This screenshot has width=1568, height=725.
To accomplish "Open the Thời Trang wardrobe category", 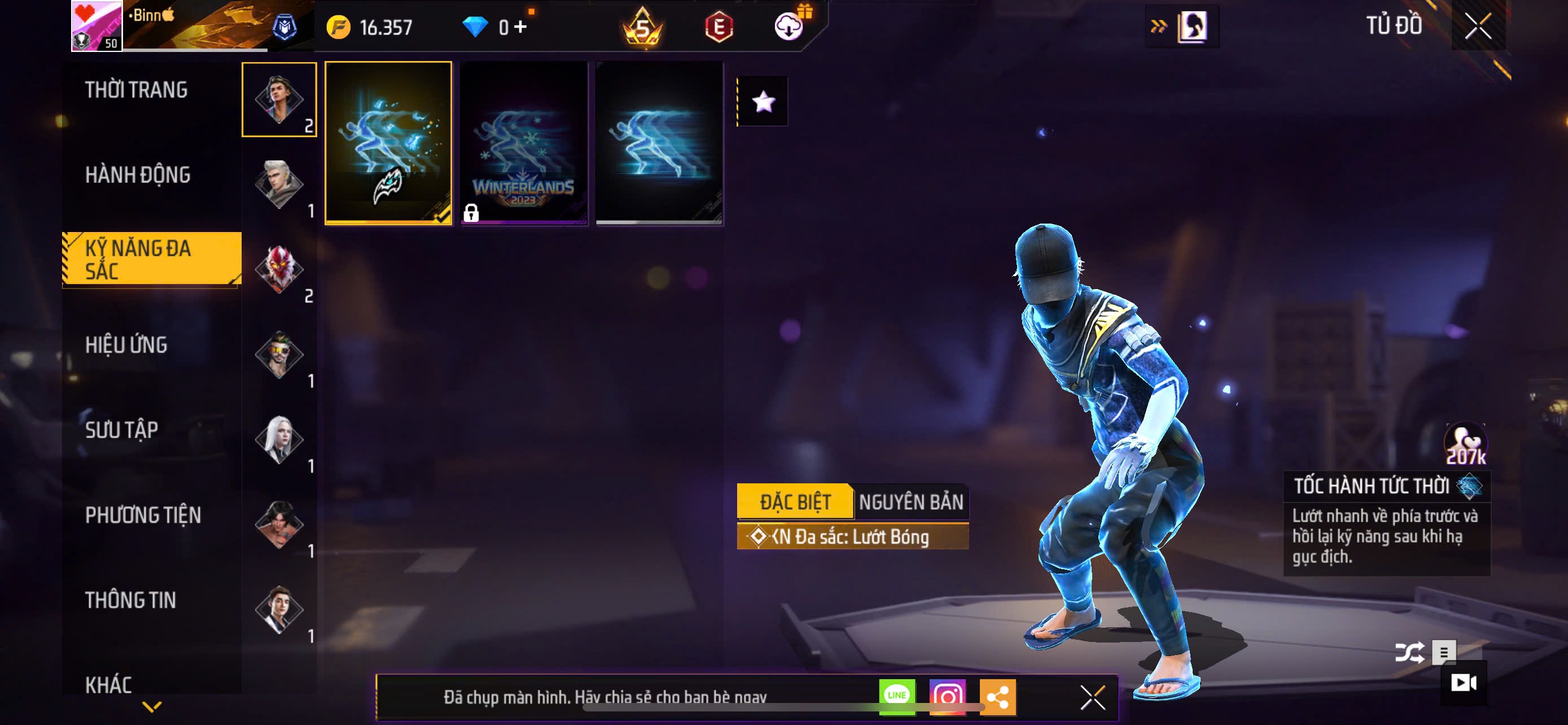I will coord(137,90).
